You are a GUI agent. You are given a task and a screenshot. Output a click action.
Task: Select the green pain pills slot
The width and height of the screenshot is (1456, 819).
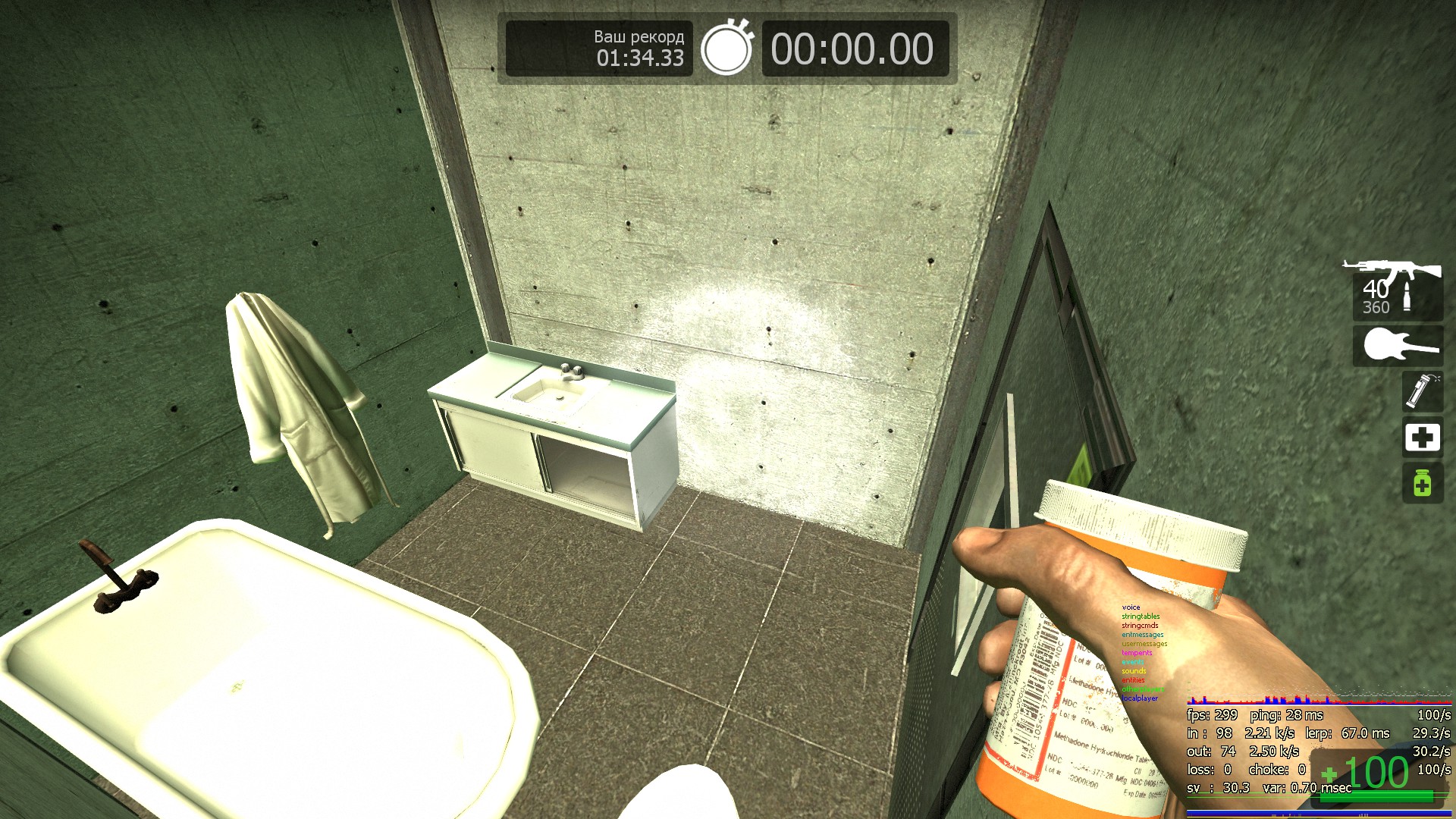point(1422,483)
